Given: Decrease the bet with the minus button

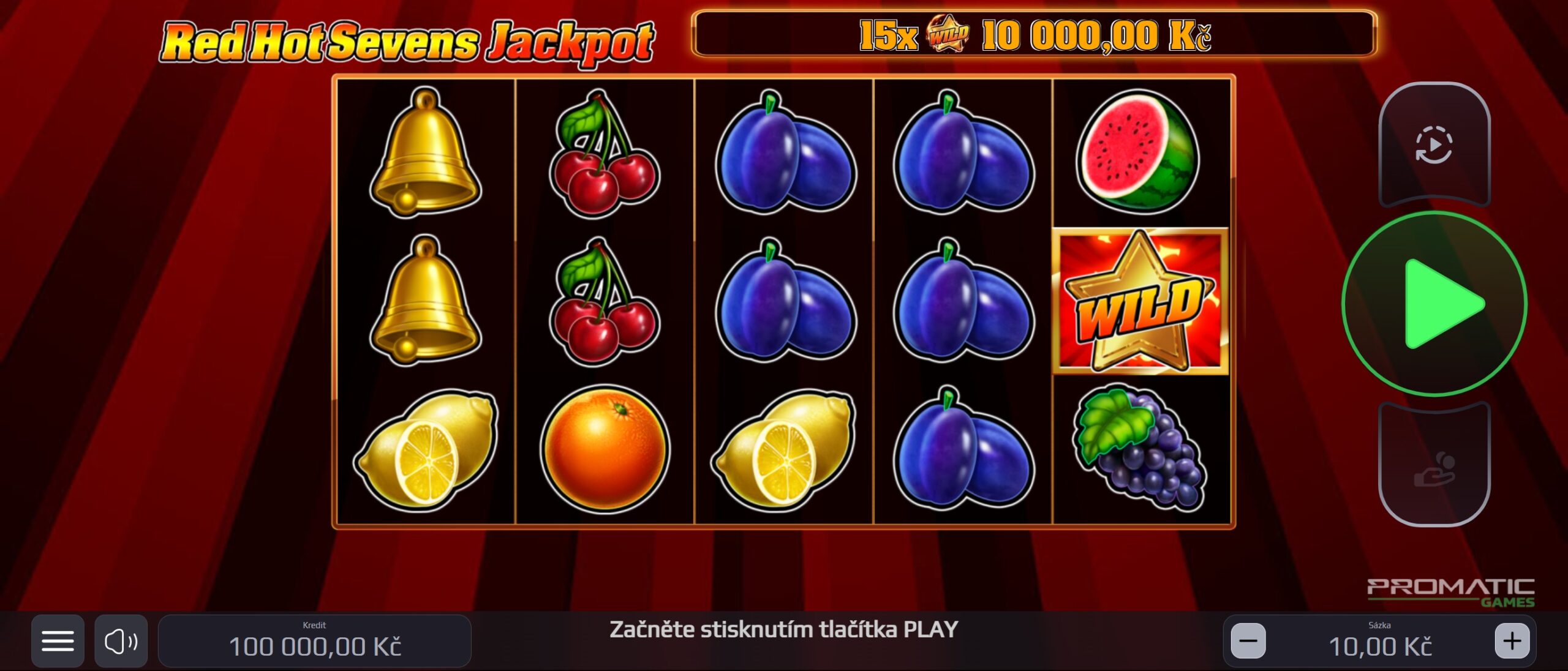Looking at the screenshot, I should point(1248,641).
